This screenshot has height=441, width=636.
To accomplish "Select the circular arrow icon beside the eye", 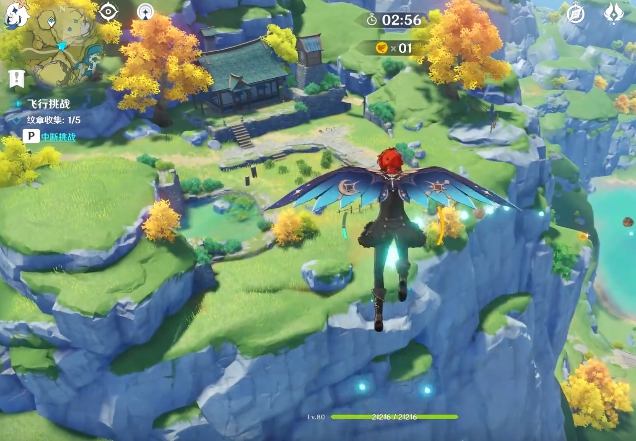I will (x=145, y=12).
